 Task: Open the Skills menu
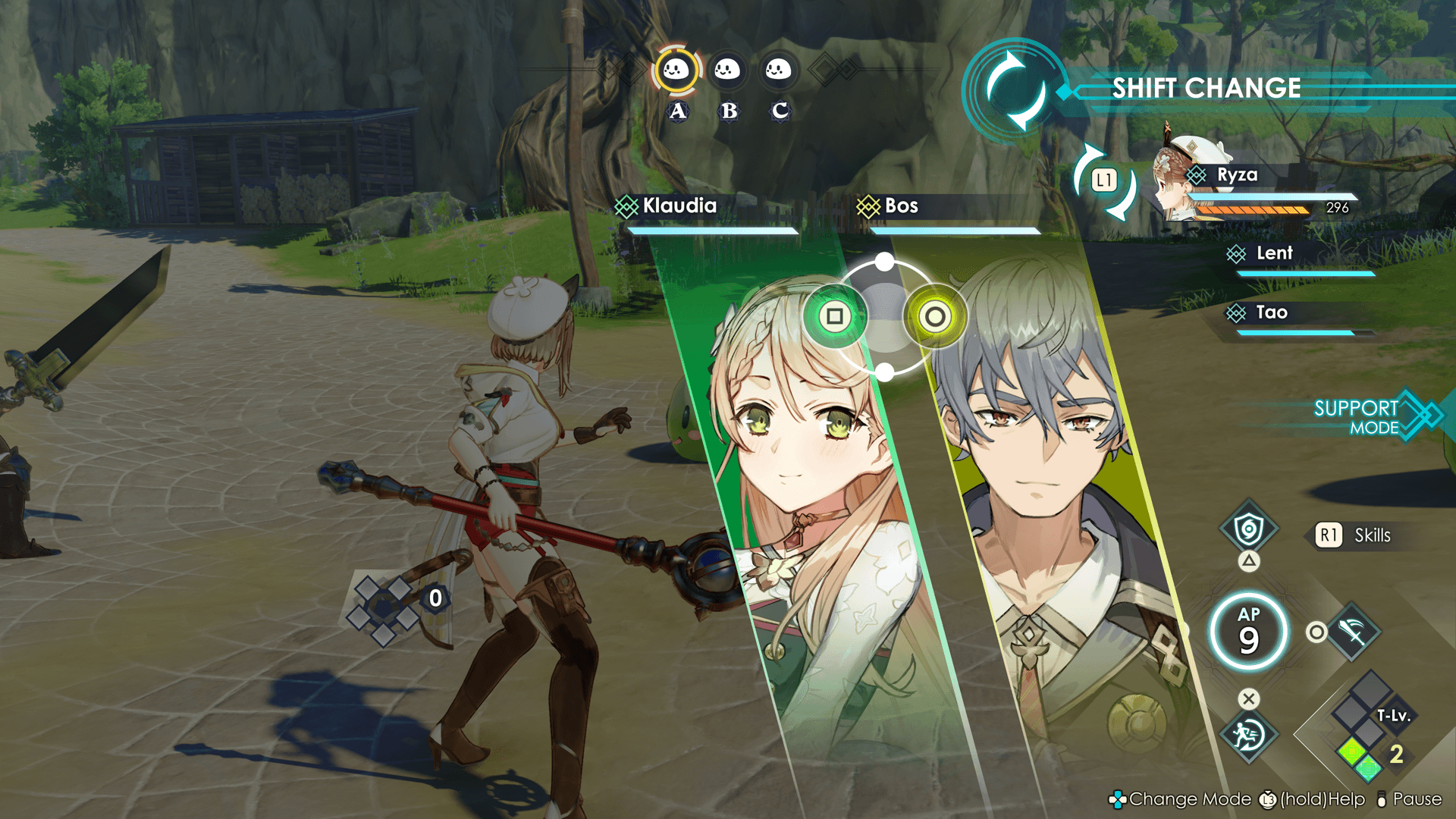1359,535
